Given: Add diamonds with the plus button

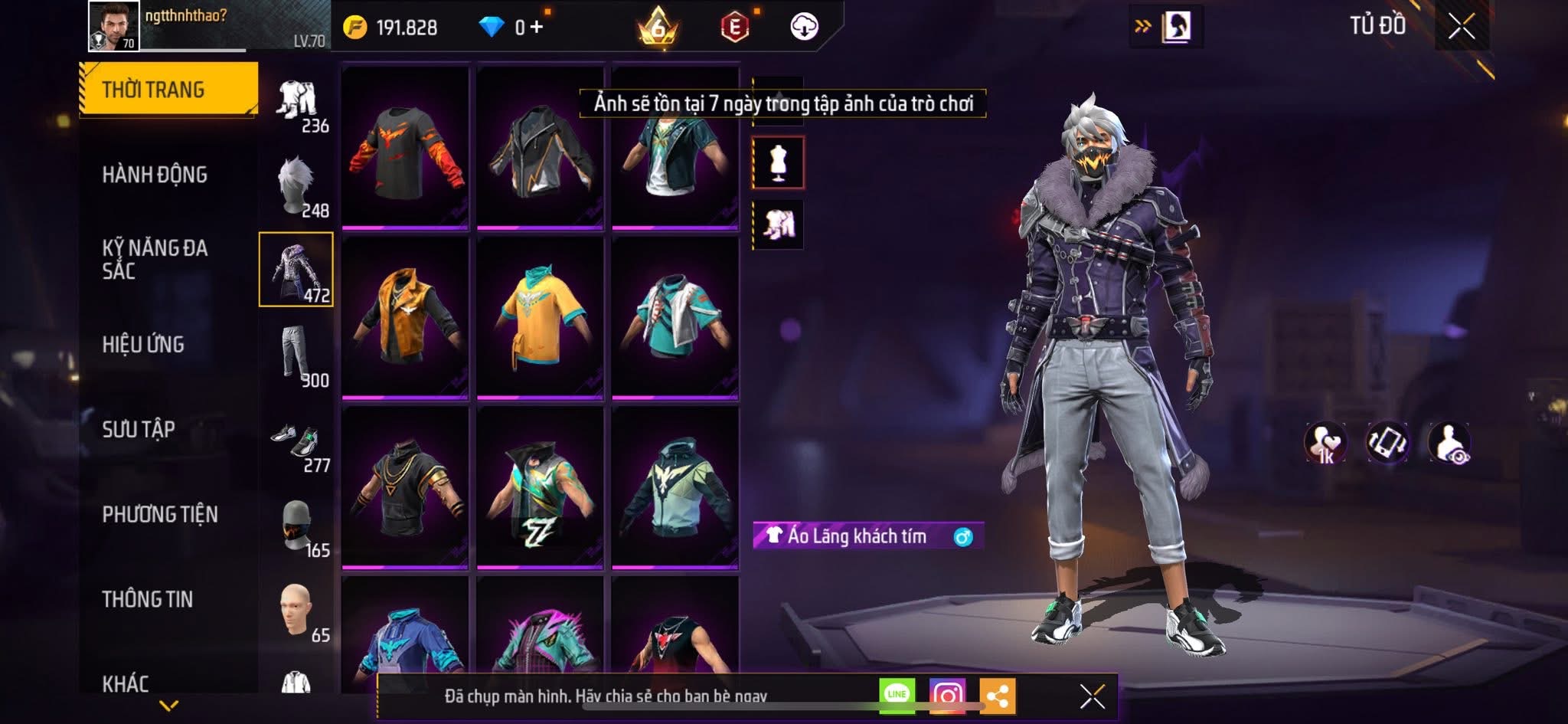Looking at the screenshot, I should coord(537,27).
